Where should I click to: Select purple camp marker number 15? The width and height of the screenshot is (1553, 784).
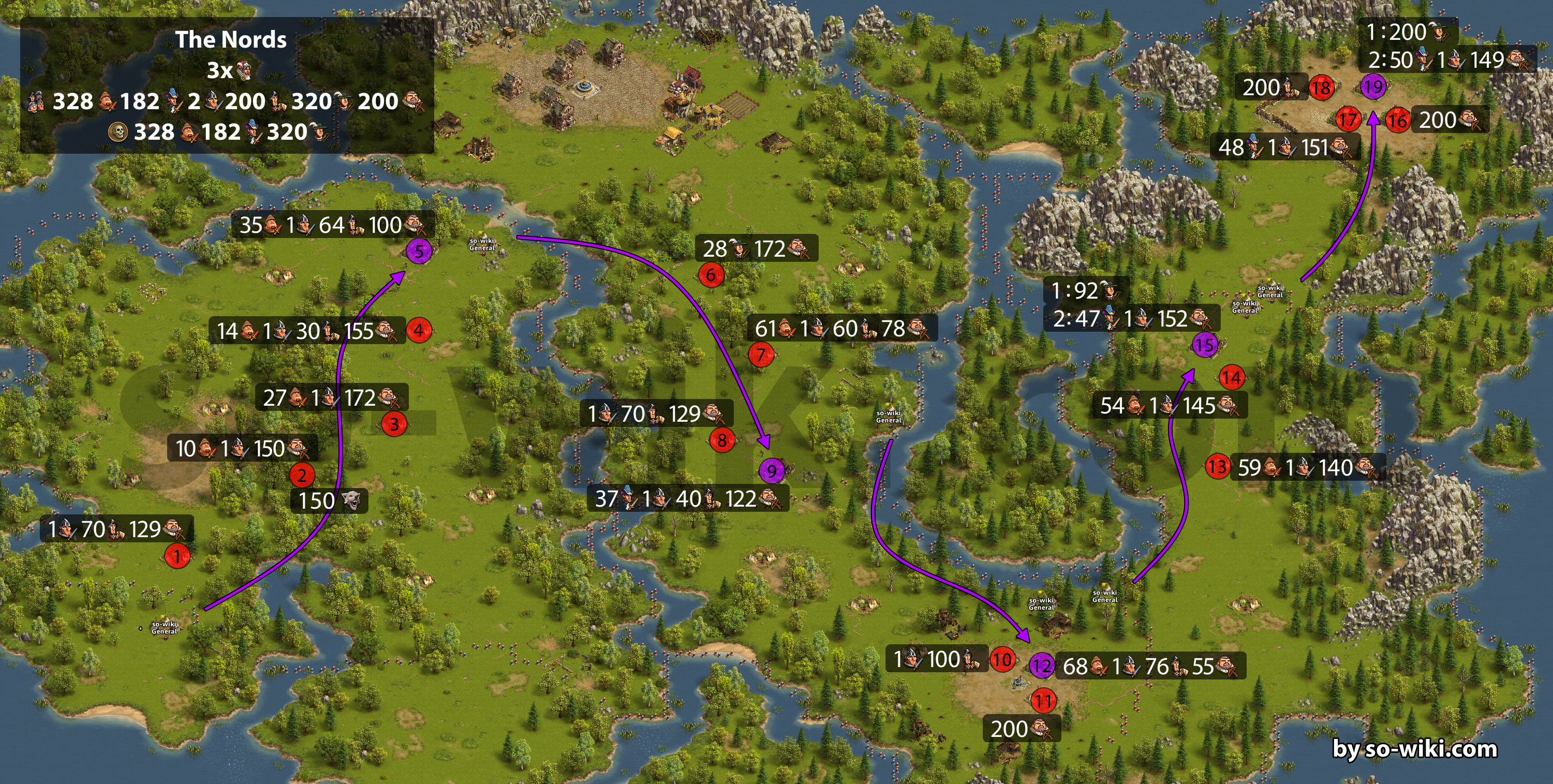click(x=1205, y=345)
